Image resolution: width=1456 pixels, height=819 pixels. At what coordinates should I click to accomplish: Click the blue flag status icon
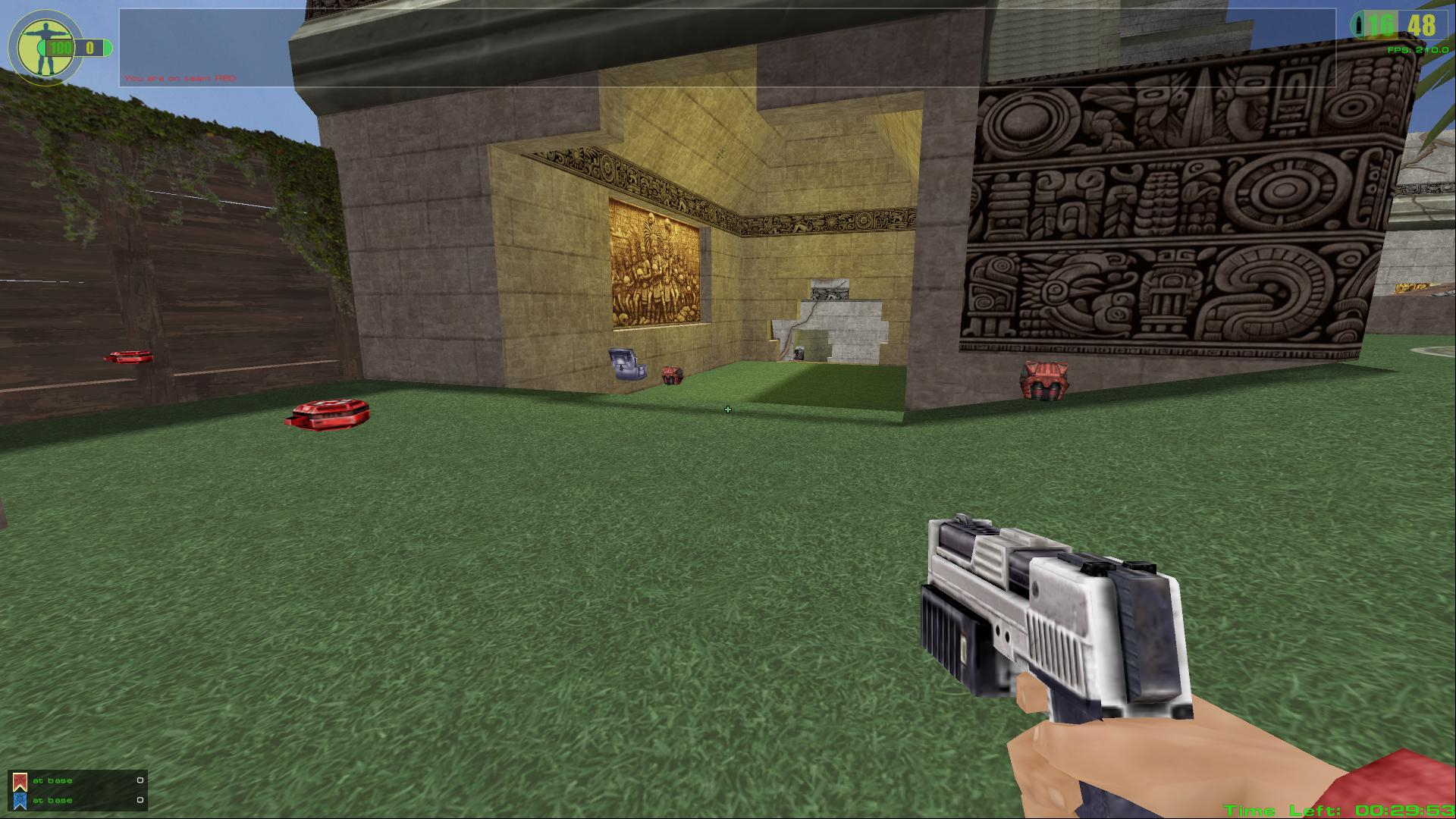pos(20,801)
